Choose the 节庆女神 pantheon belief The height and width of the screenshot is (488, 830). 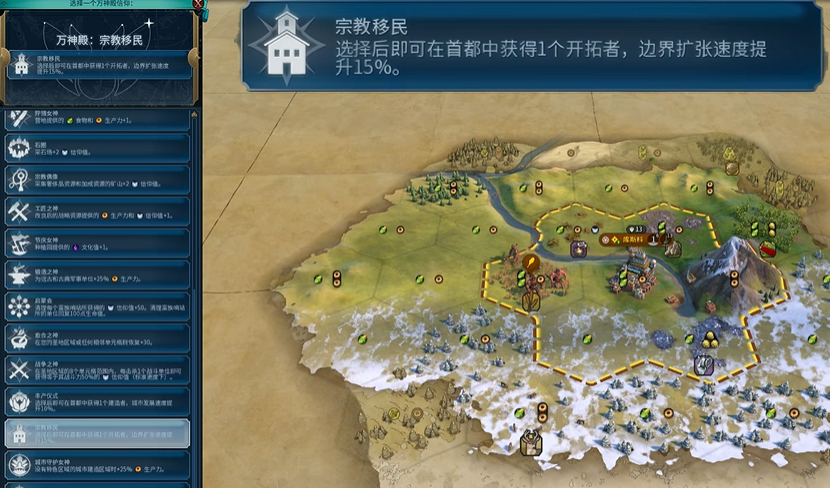click(97, 243)
